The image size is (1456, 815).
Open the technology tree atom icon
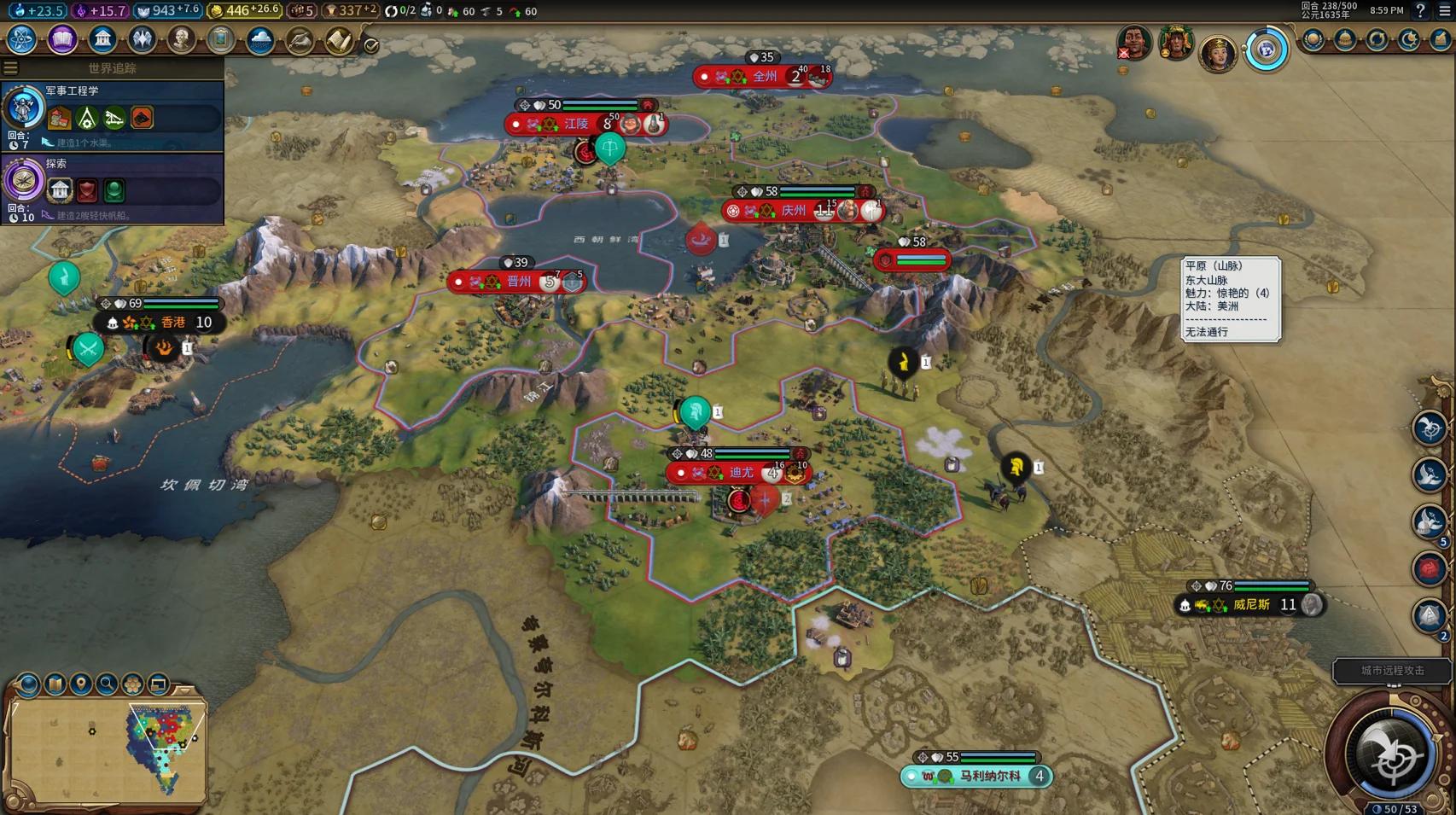click(x=21, y=39)
